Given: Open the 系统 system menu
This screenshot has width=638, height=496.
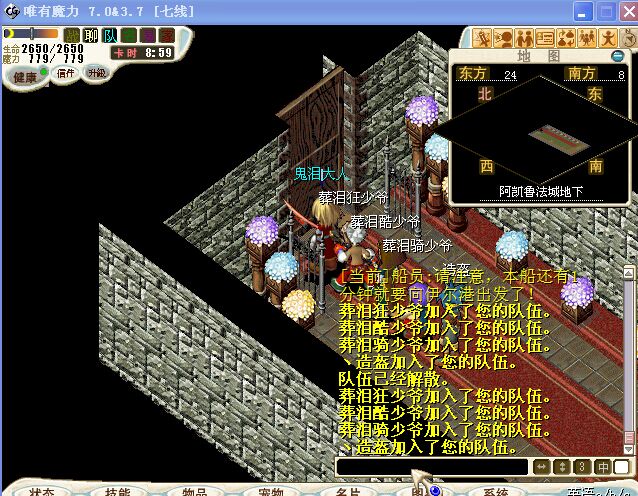Looking at the screenshot, I should (x=497, y=490).
